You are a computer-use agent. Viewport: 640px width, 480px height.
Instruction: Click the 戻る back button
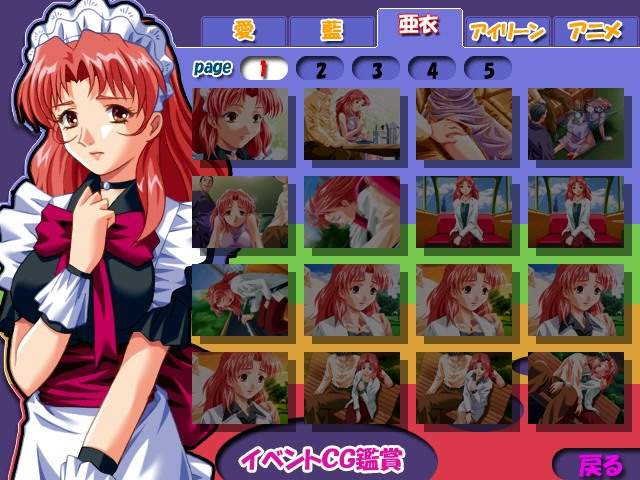(599, 465)
